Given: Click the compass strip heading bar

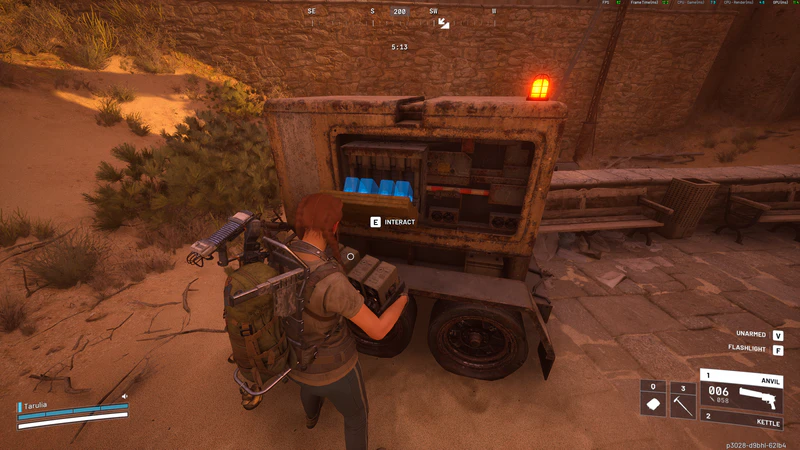Looking at the screenshot, I should pos(400,12).
